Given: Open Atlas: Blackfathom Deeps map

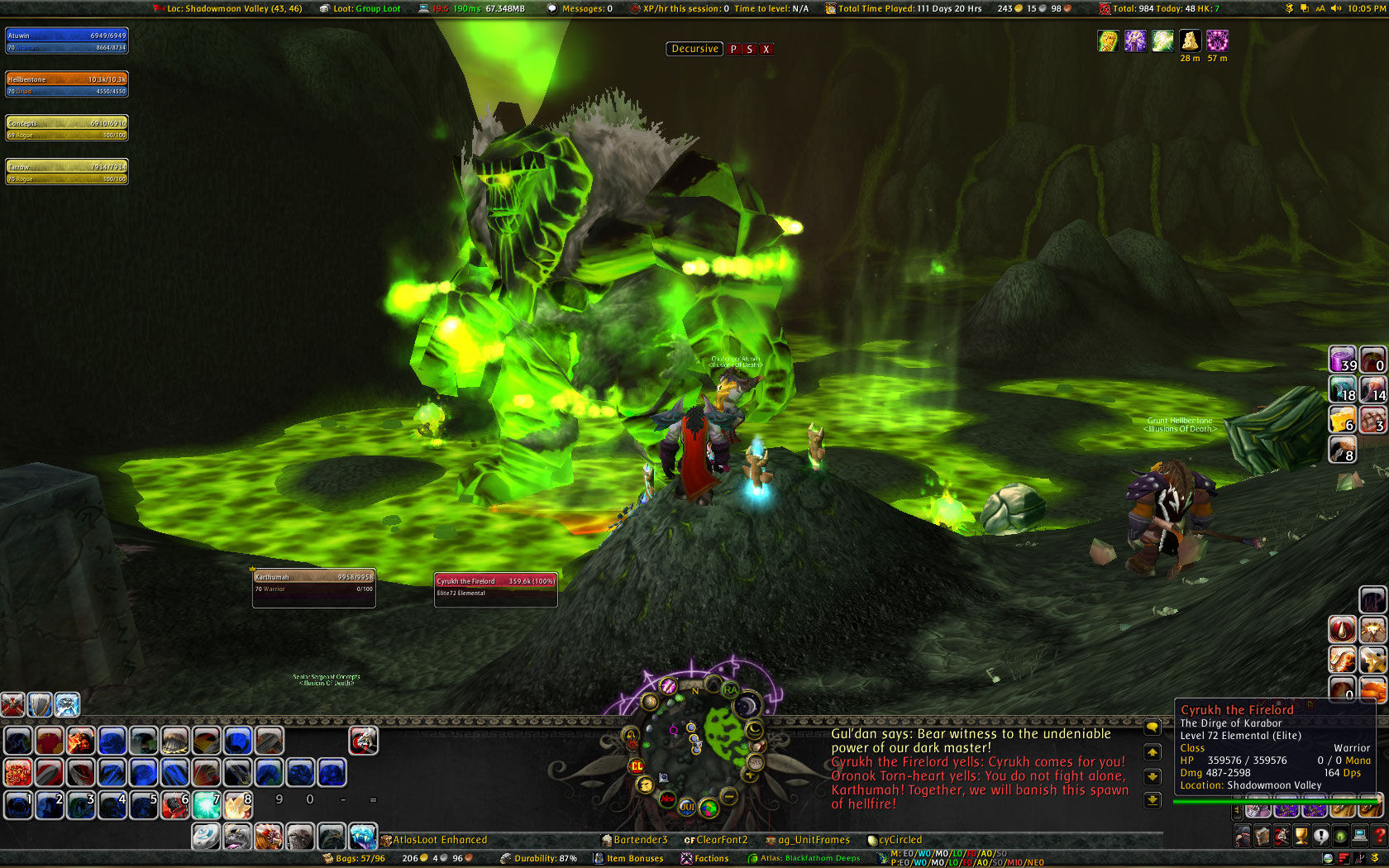Looking at the screenshot, I should click(806, 858).
